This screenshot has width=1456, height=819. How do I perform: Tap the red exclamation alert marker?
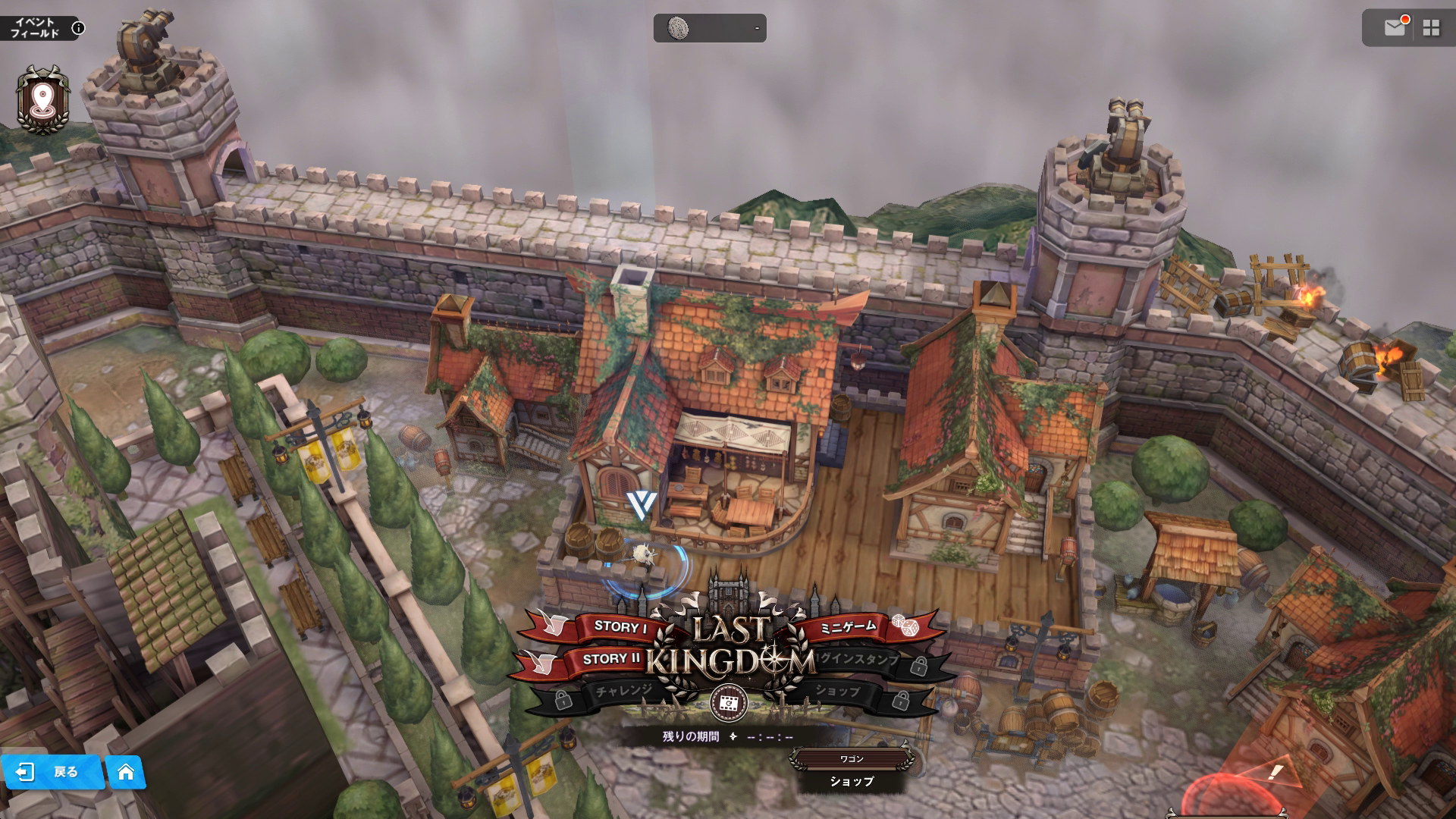click(1276, 773)
